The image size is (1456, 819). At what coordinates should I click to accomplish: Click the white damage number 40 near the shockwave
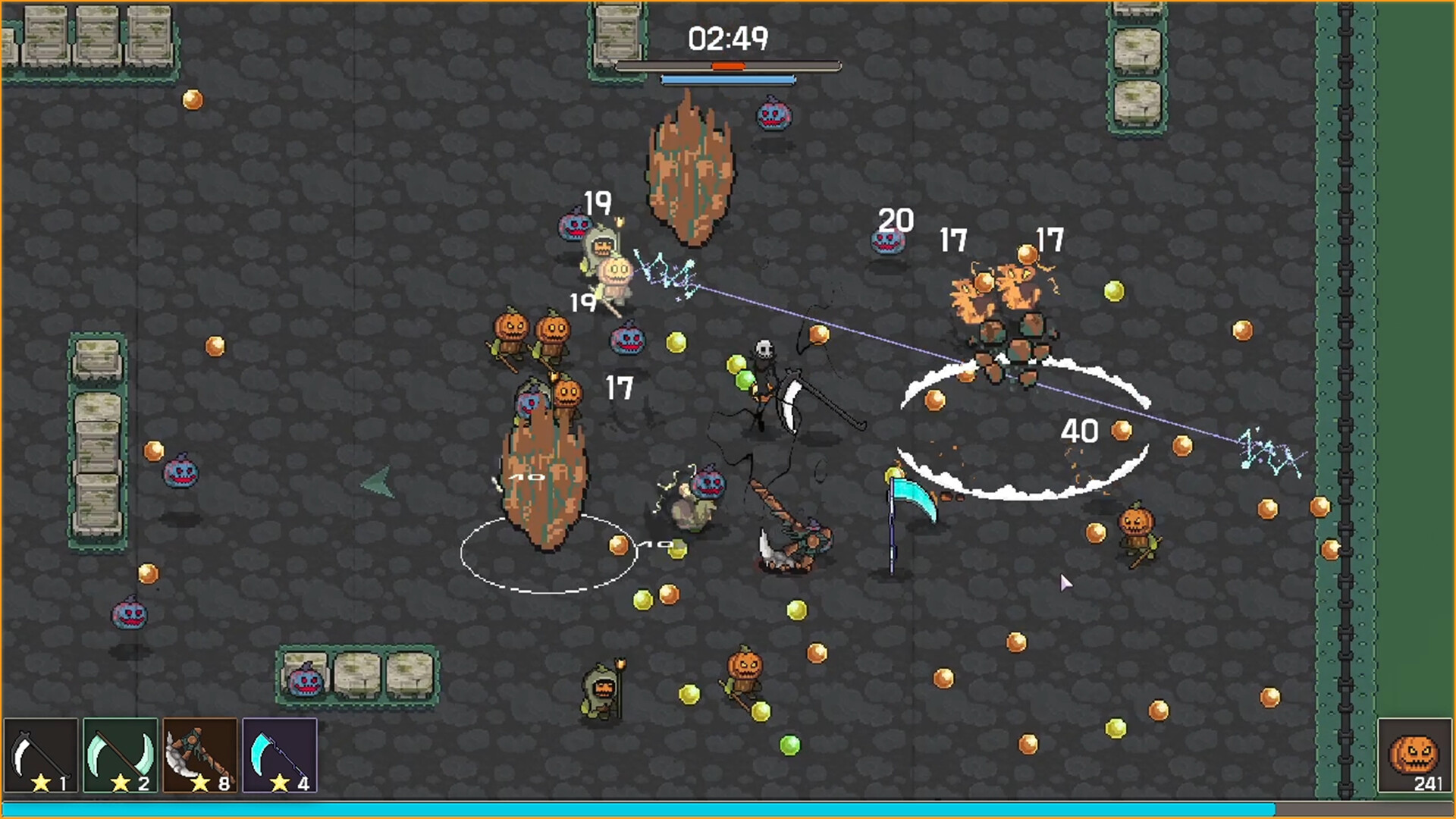[1081, 431]
